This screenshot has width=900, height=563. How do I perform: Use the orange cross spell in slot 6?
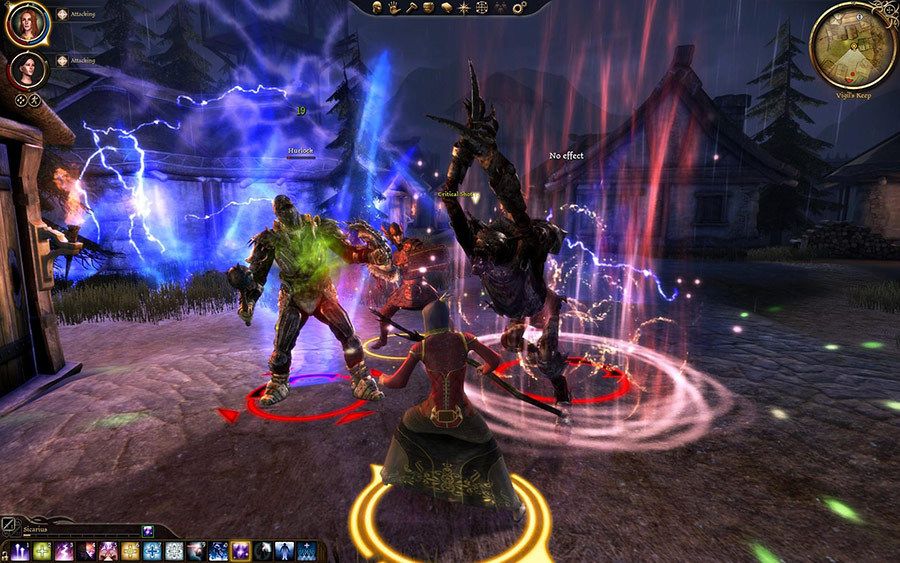pyautogui.click(x=131, y=551)
